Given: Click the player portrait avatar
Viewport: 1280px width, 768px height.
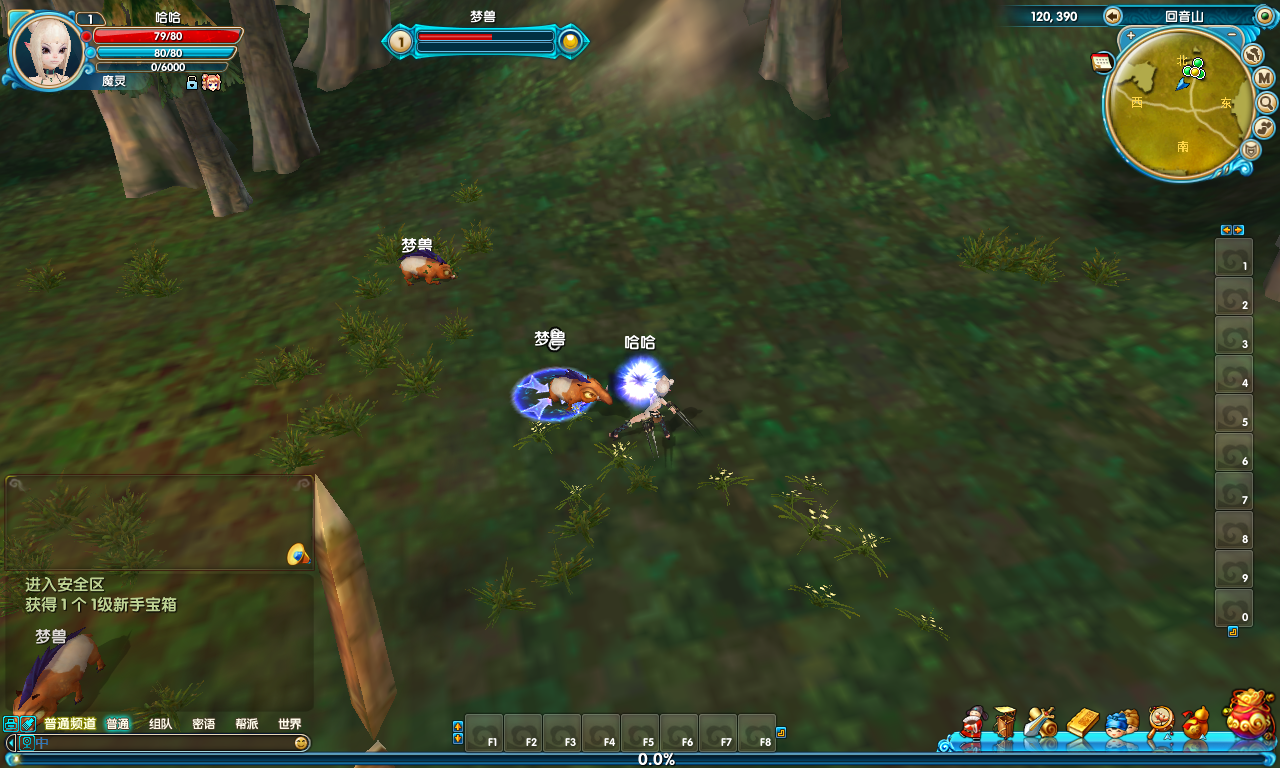Looking at the screenshot, I should pos(46,50).
